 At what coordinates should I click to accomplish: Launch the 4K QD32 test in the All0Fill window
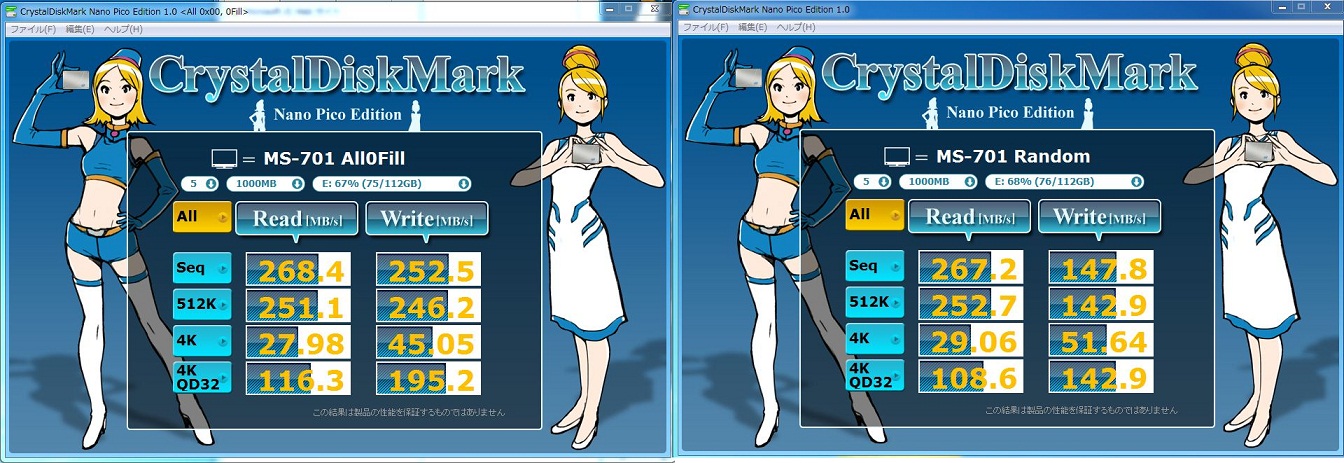click(x=202, y=376)
